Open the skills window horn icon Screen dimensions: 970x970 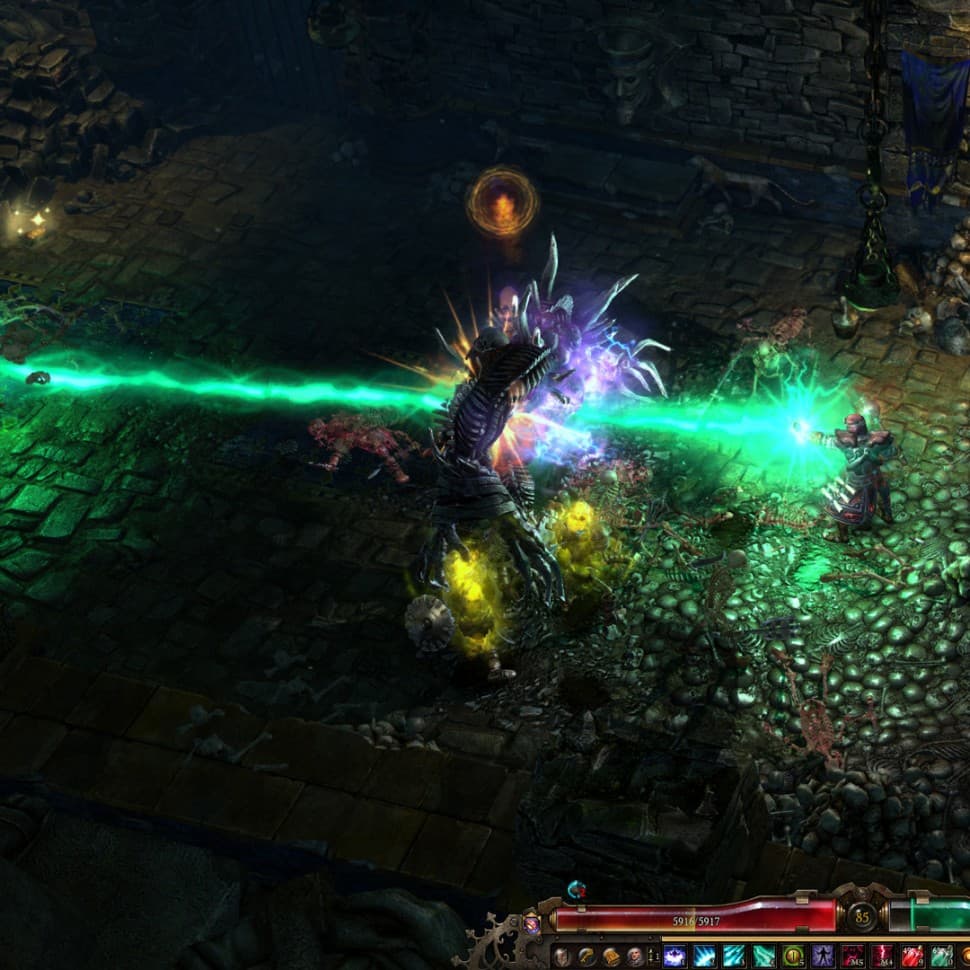tap(585, 956)
